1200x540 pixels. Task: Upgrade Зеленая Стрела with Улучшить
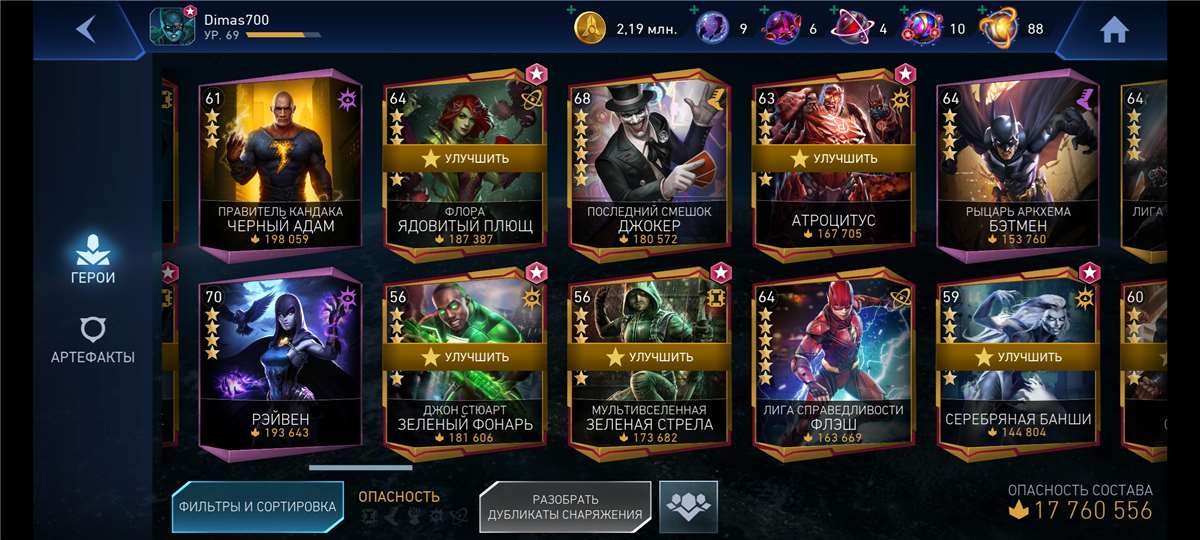(x=649, y=356)
